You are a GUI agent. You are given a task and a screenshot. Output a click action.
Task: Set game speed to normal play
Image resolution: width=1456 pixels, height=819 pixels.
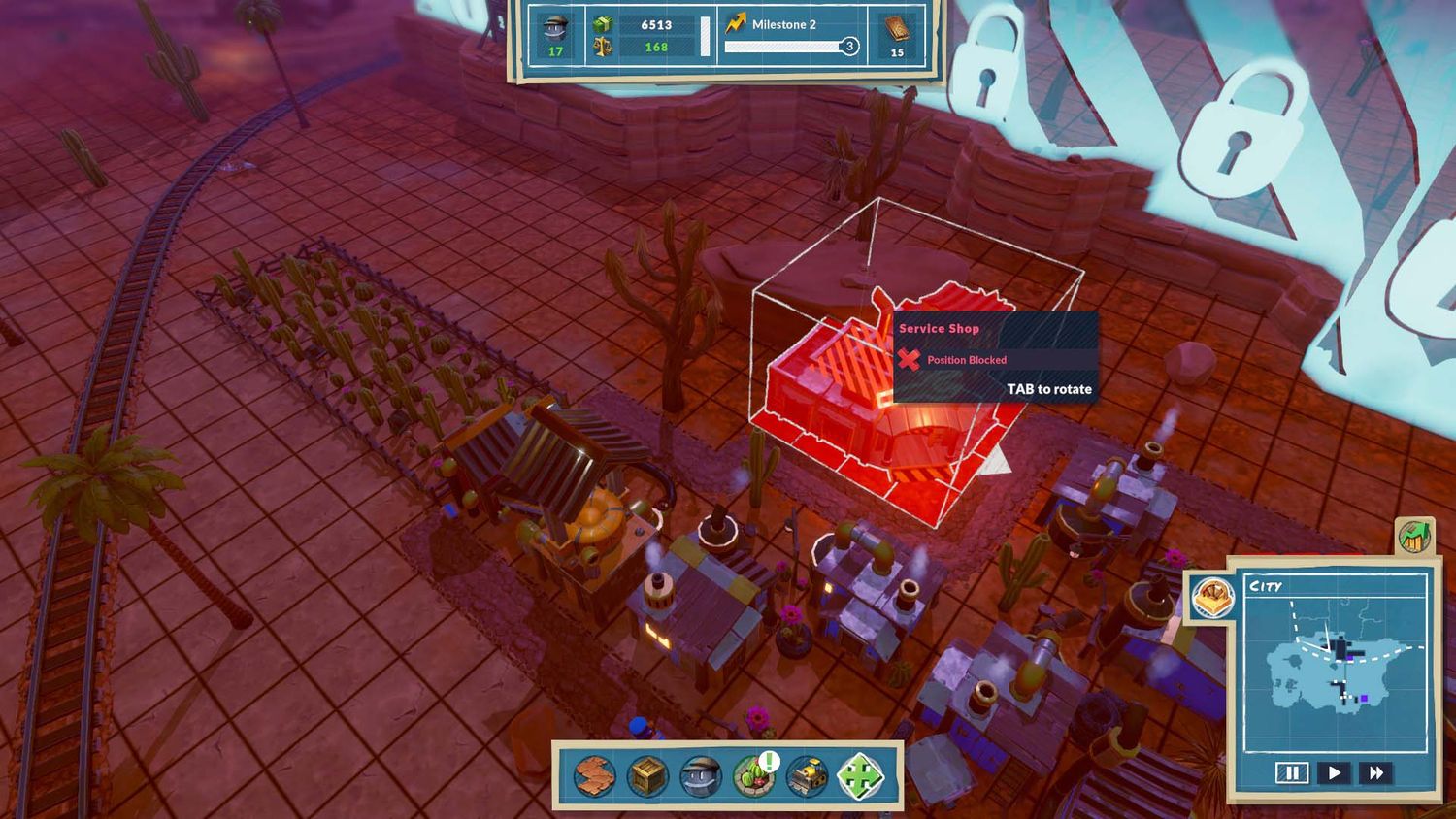(x=1335, y=772)
